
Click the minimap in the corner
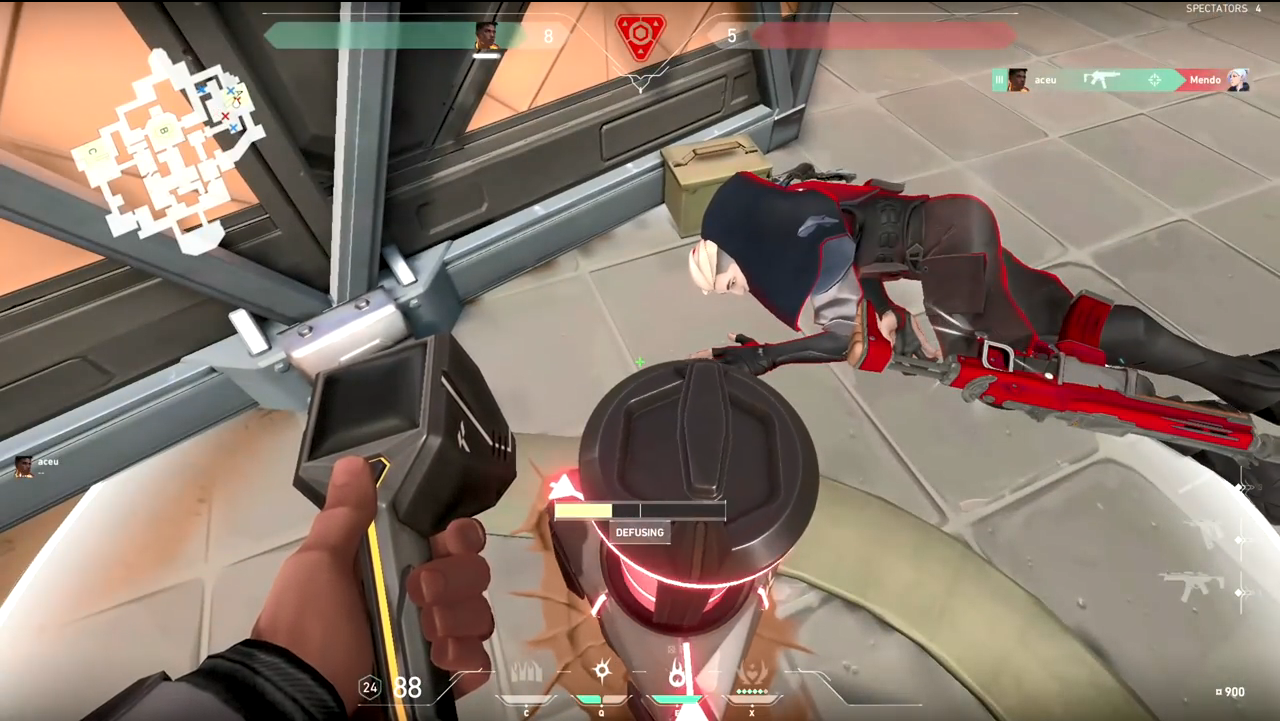pyautogui.click(x=167, y=148)
